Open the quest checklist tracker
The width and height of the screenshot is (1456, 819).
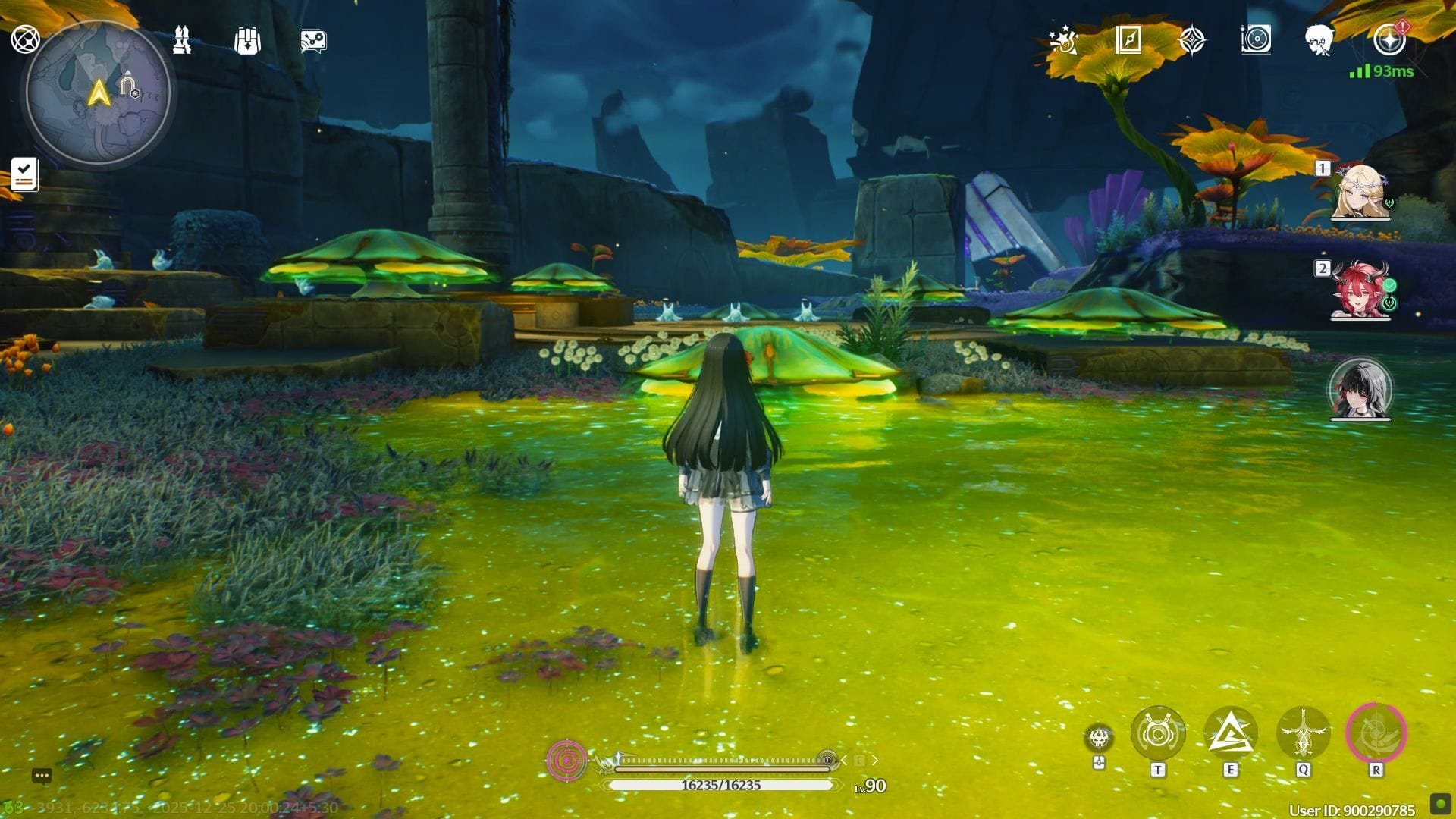[x=24, y=174]
